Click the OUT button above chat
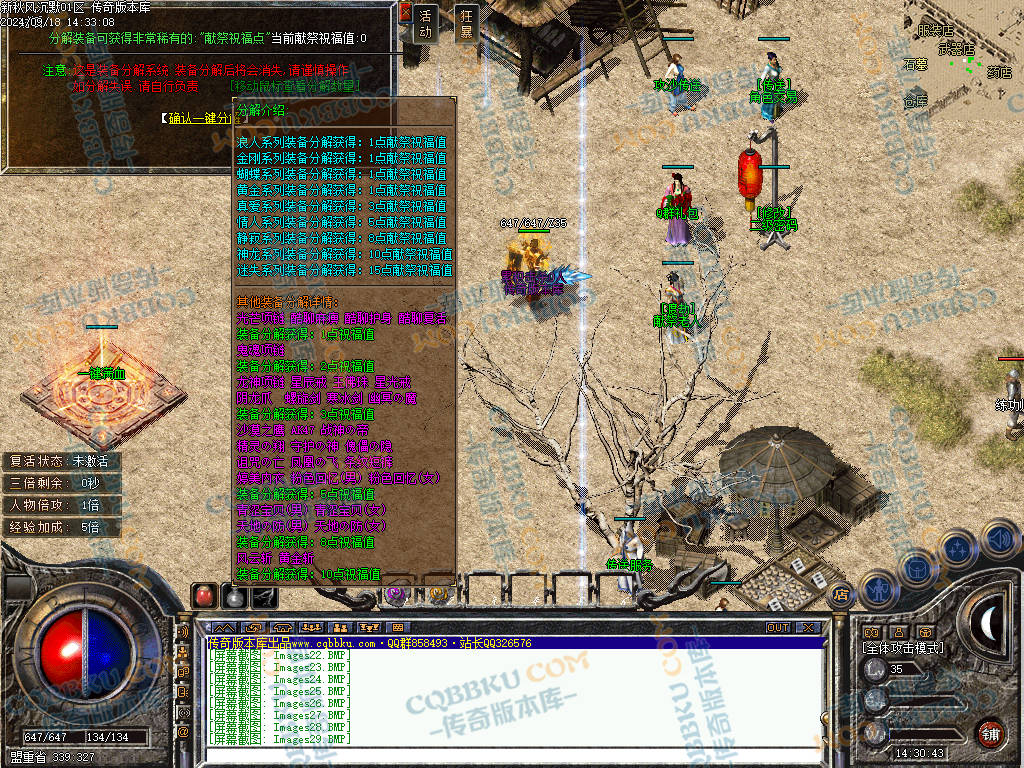 [778, 628]
